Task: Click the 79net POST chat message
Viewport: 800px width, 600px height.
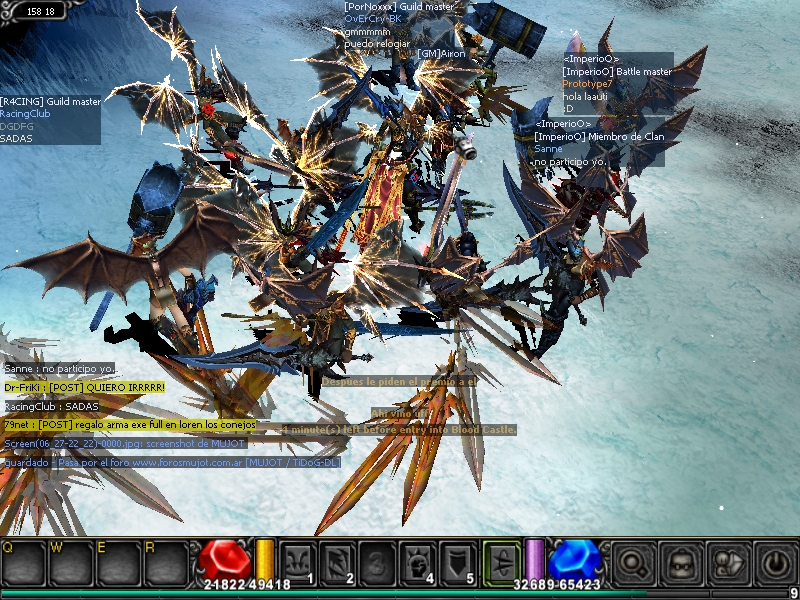Action: coord(129,425)
